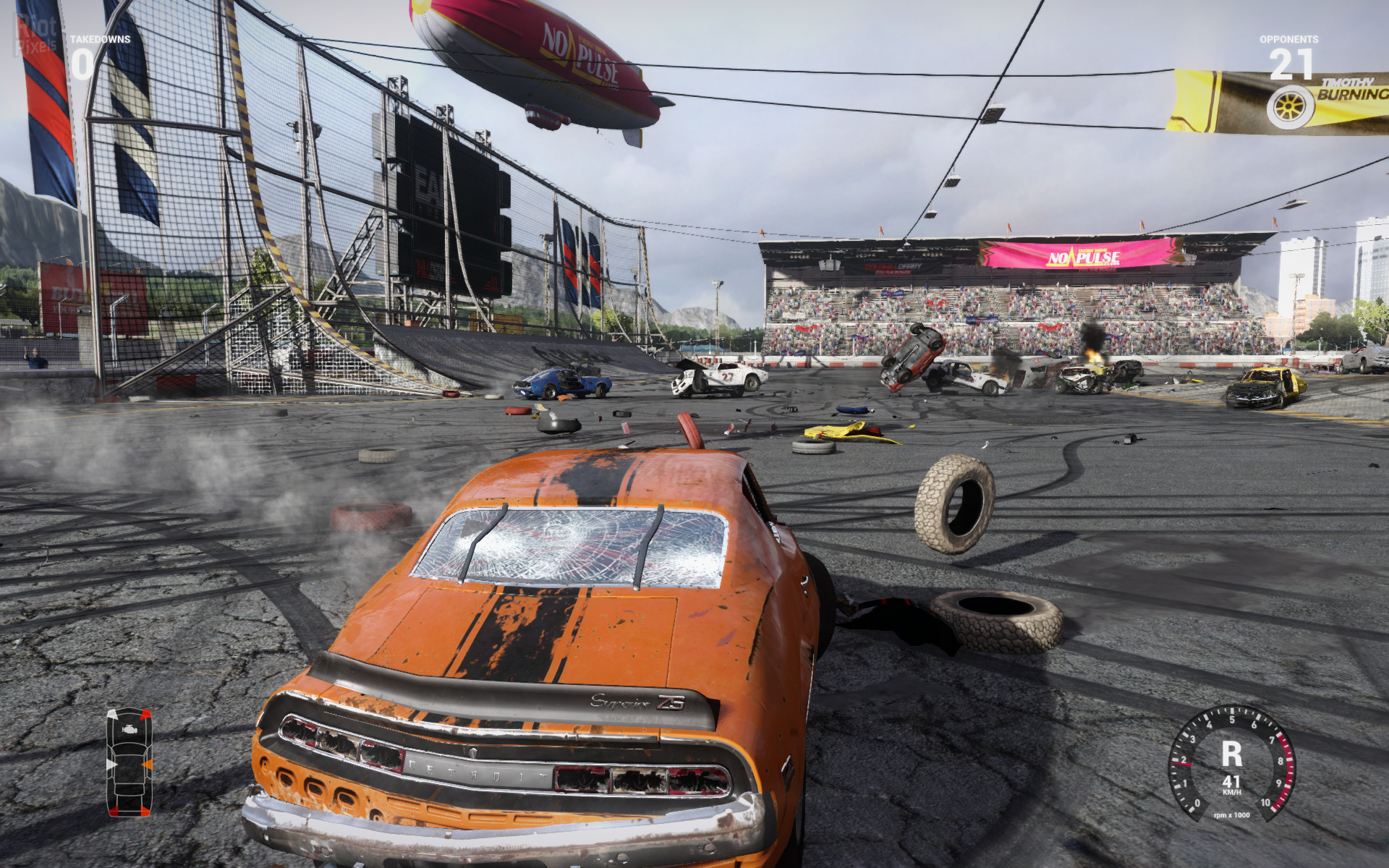
Task: Click the Riot Pixels watermark logo
Action: [x=36, y=35]
